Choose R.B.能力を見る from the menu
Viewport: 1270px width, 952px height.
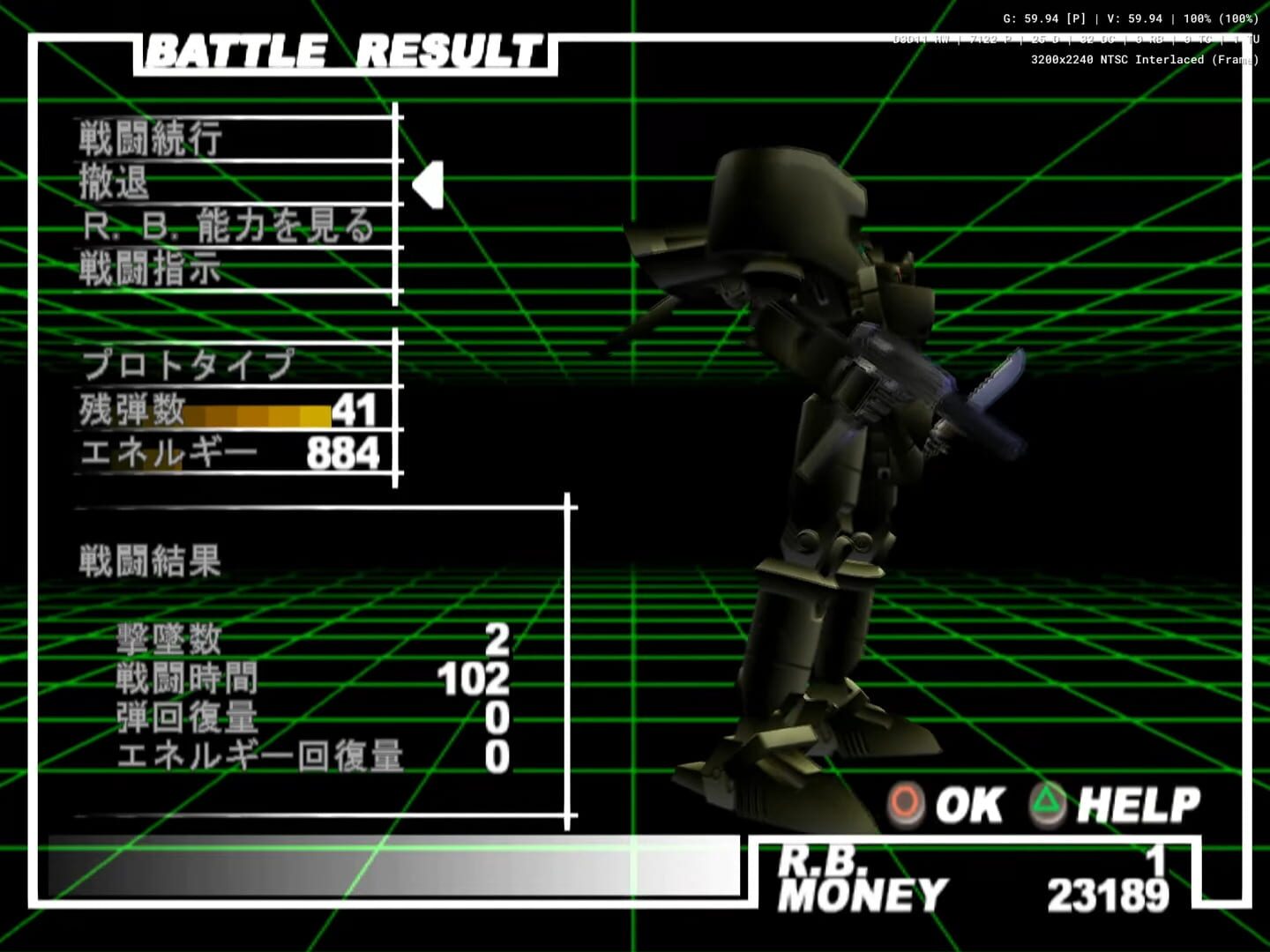click(x=229, y=227)
